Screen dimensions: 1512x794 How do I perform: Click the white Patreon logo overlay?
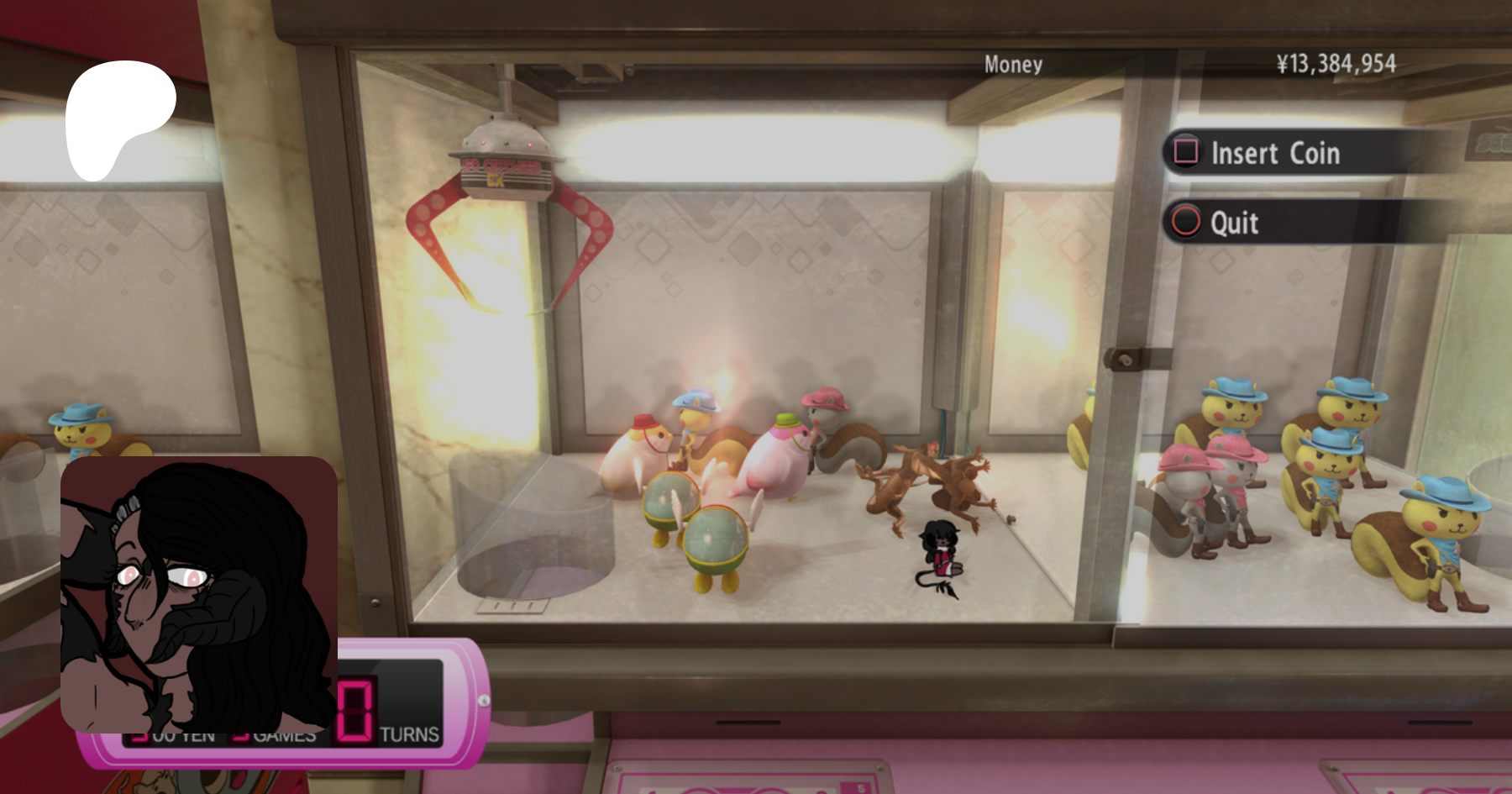click(118, 118)
